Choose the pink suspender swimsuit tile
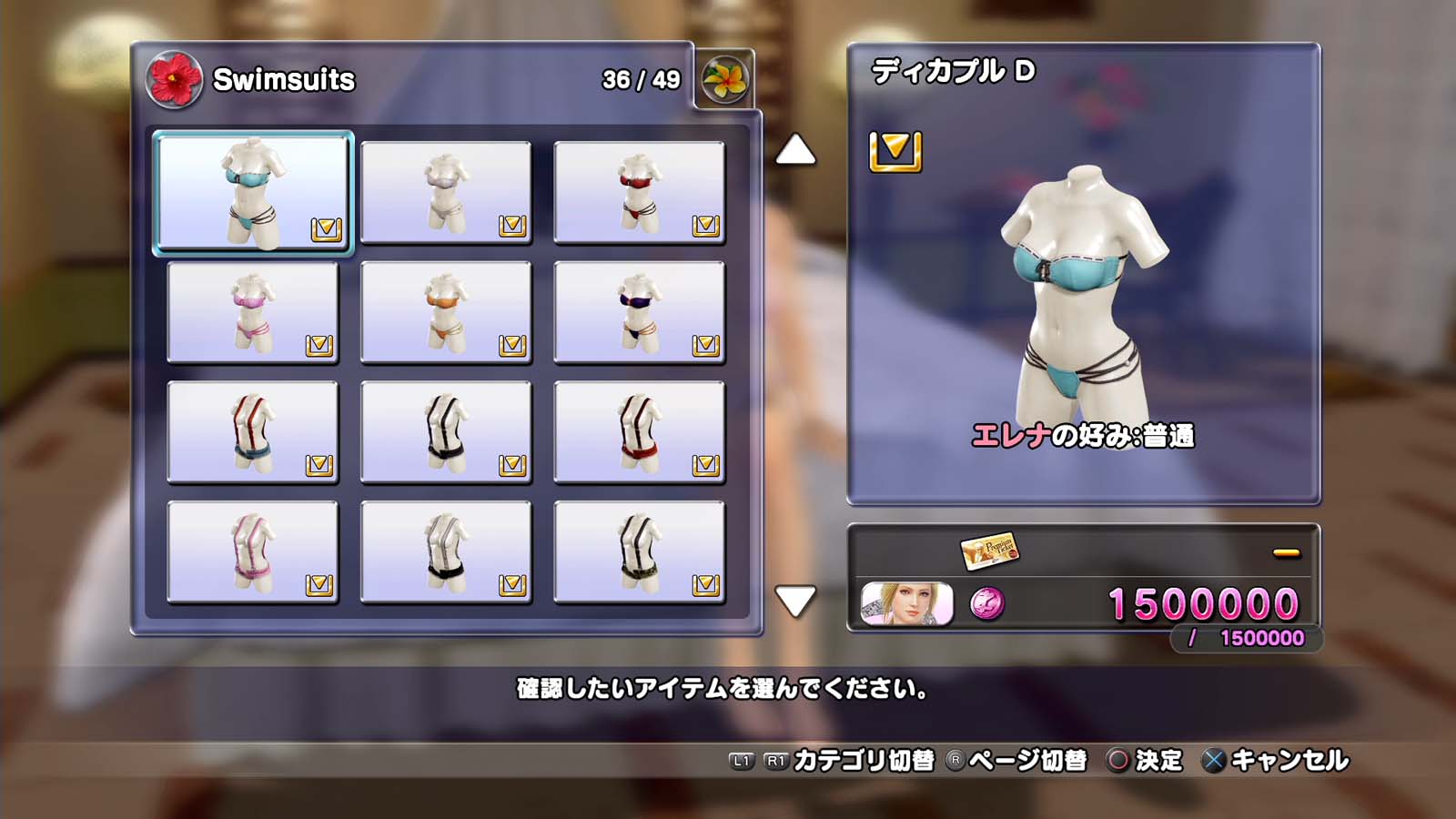Screen dimensions: 1456x819 (253, 552)
